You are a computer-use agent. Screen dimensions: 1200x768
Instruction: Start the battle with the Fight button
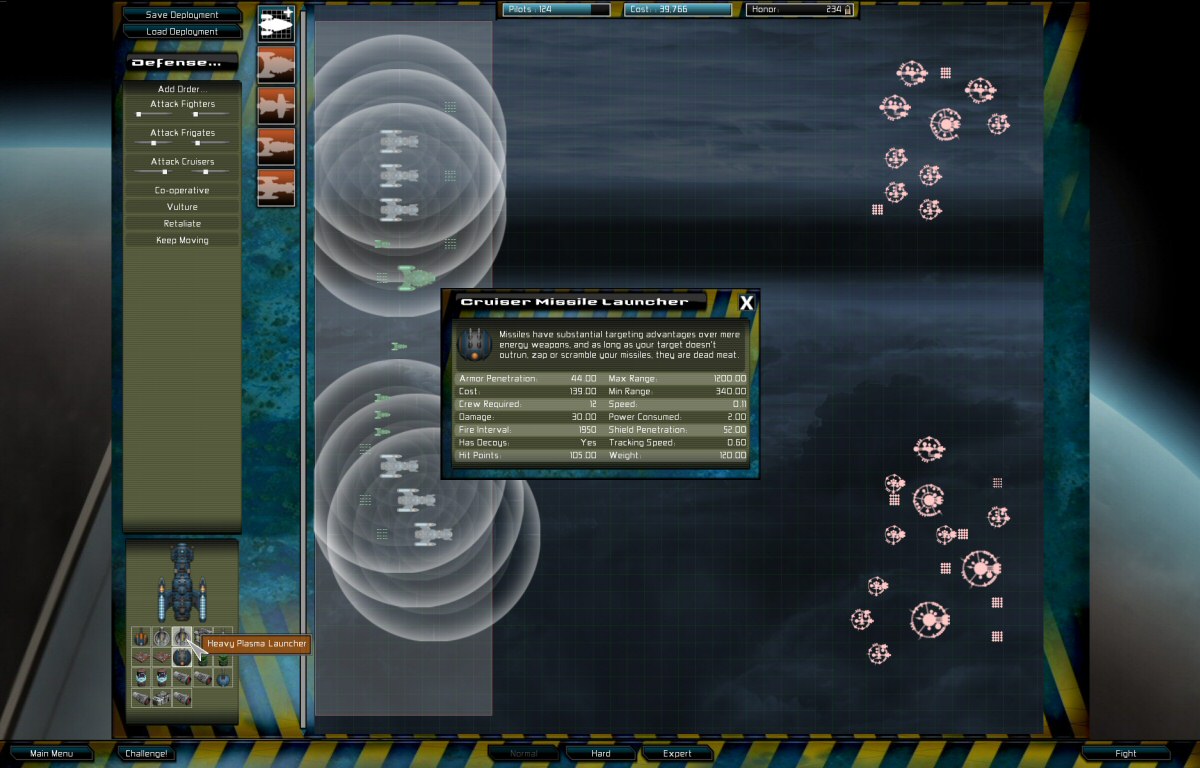point(1126,753)
